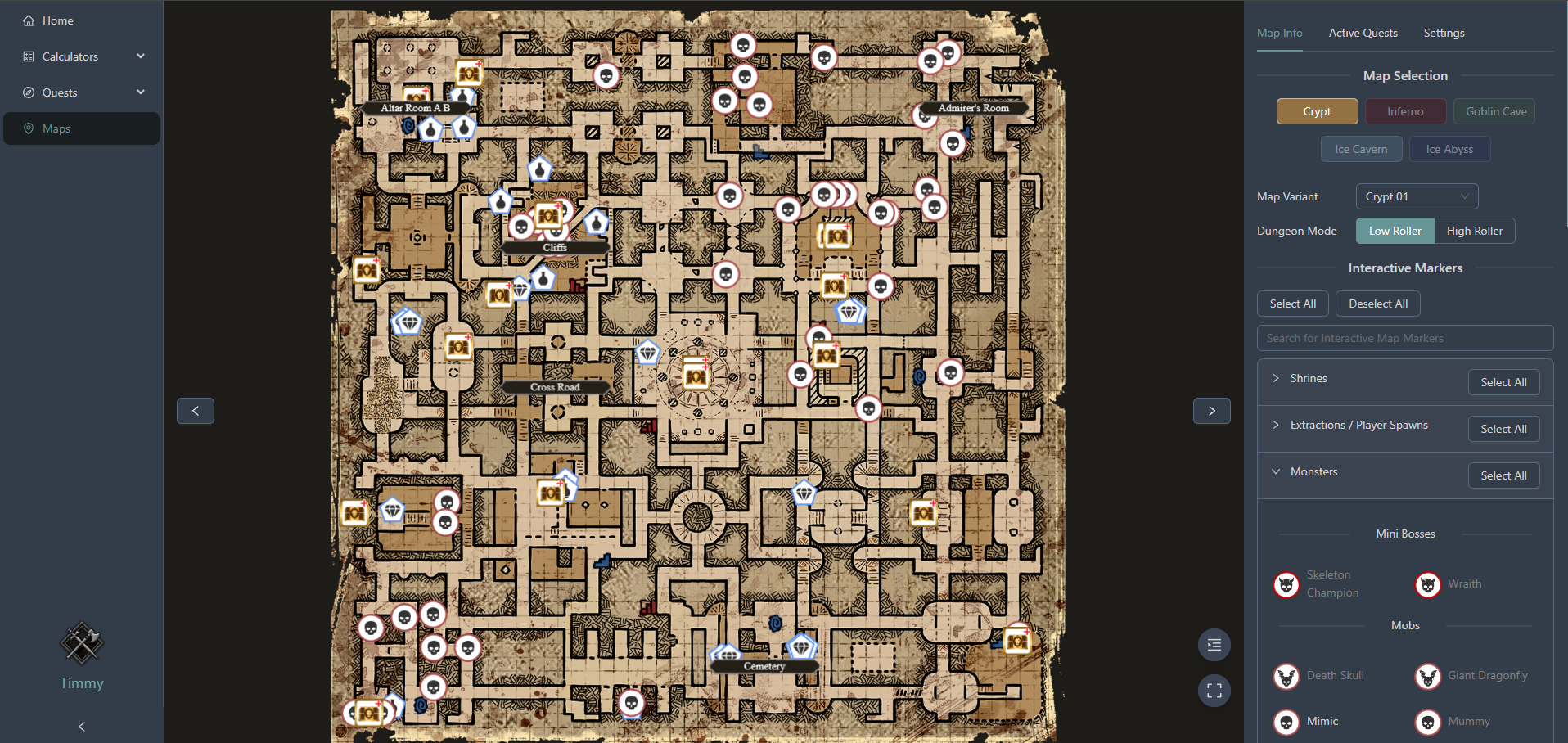Enable the Giant Dragonfly mob marker
This screenshot has width=1568, height=743.
click(x=1427, y=676)
